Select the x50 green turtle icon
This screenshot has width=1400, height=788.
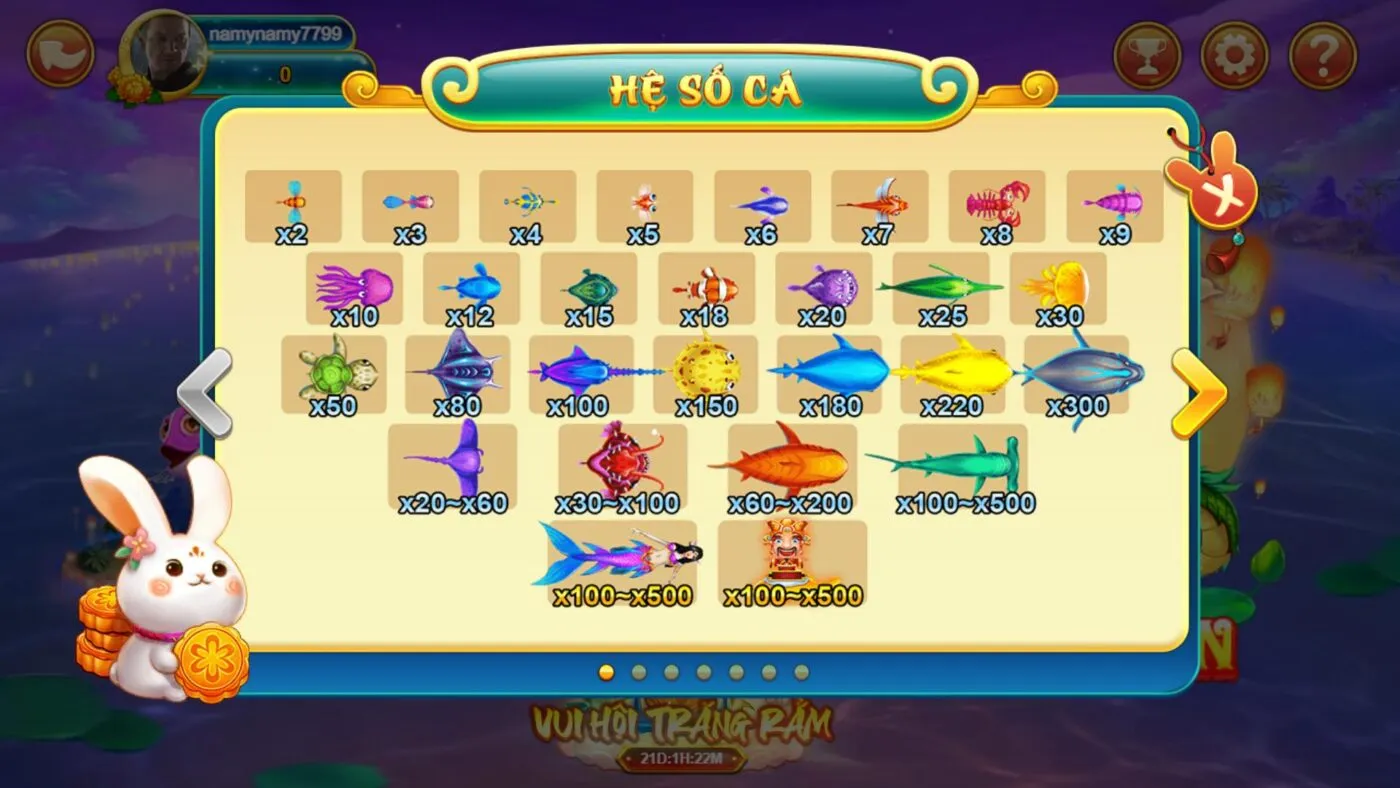coord(333,370)
